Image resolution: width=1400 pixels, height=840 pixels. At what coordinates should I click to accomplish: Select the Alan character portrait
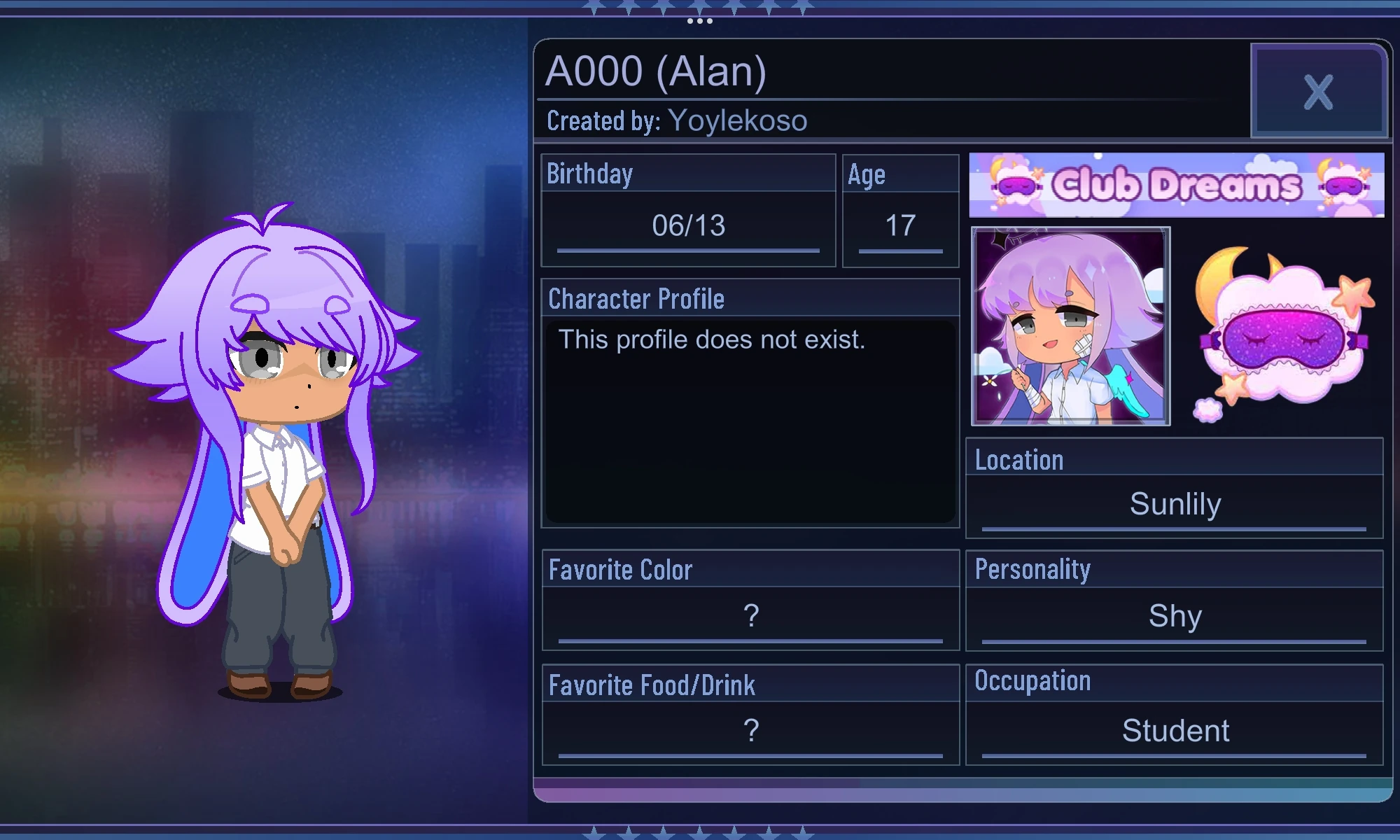tap(1070, 325)
